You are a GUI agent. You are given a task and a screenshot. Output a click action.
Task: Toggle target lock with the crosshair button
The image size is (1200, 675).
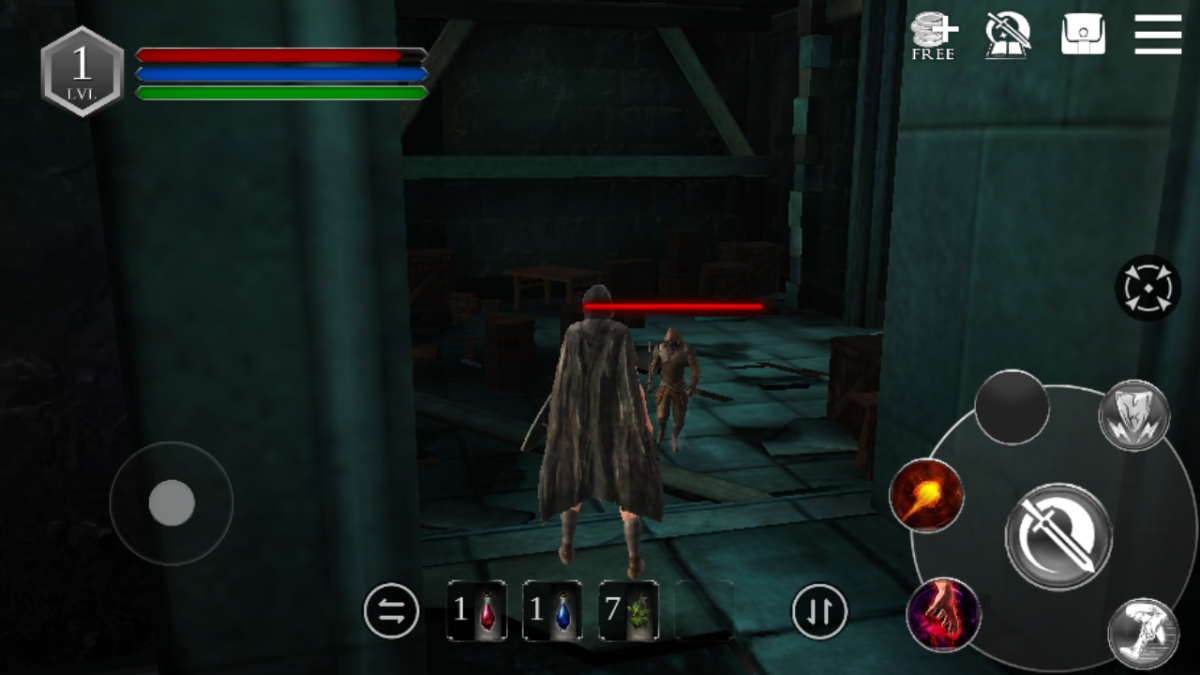pos(1147,288)
